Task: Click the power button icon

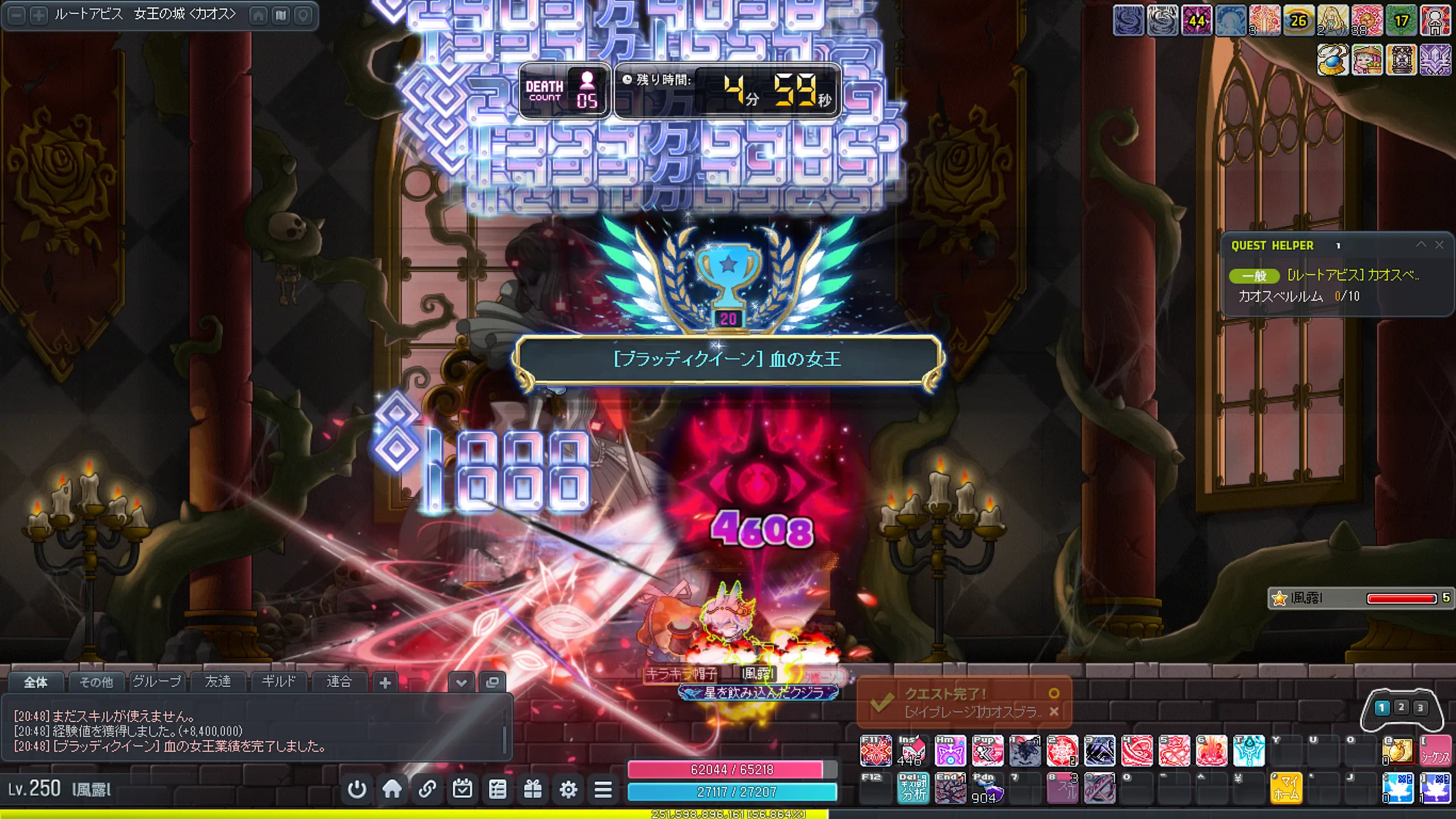Action: click(357, 789)
